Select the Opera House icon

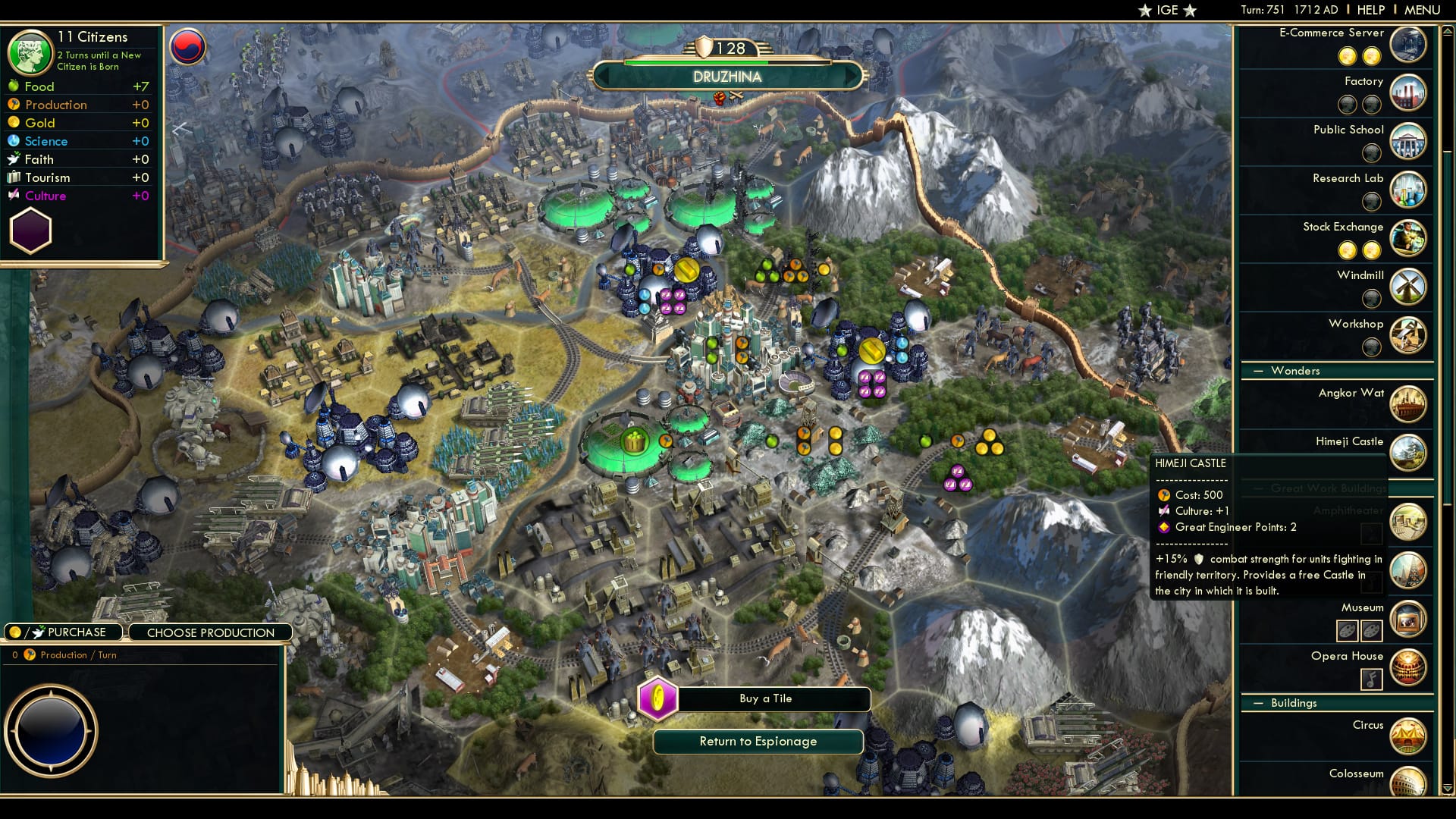click(x=1408, y=667)
